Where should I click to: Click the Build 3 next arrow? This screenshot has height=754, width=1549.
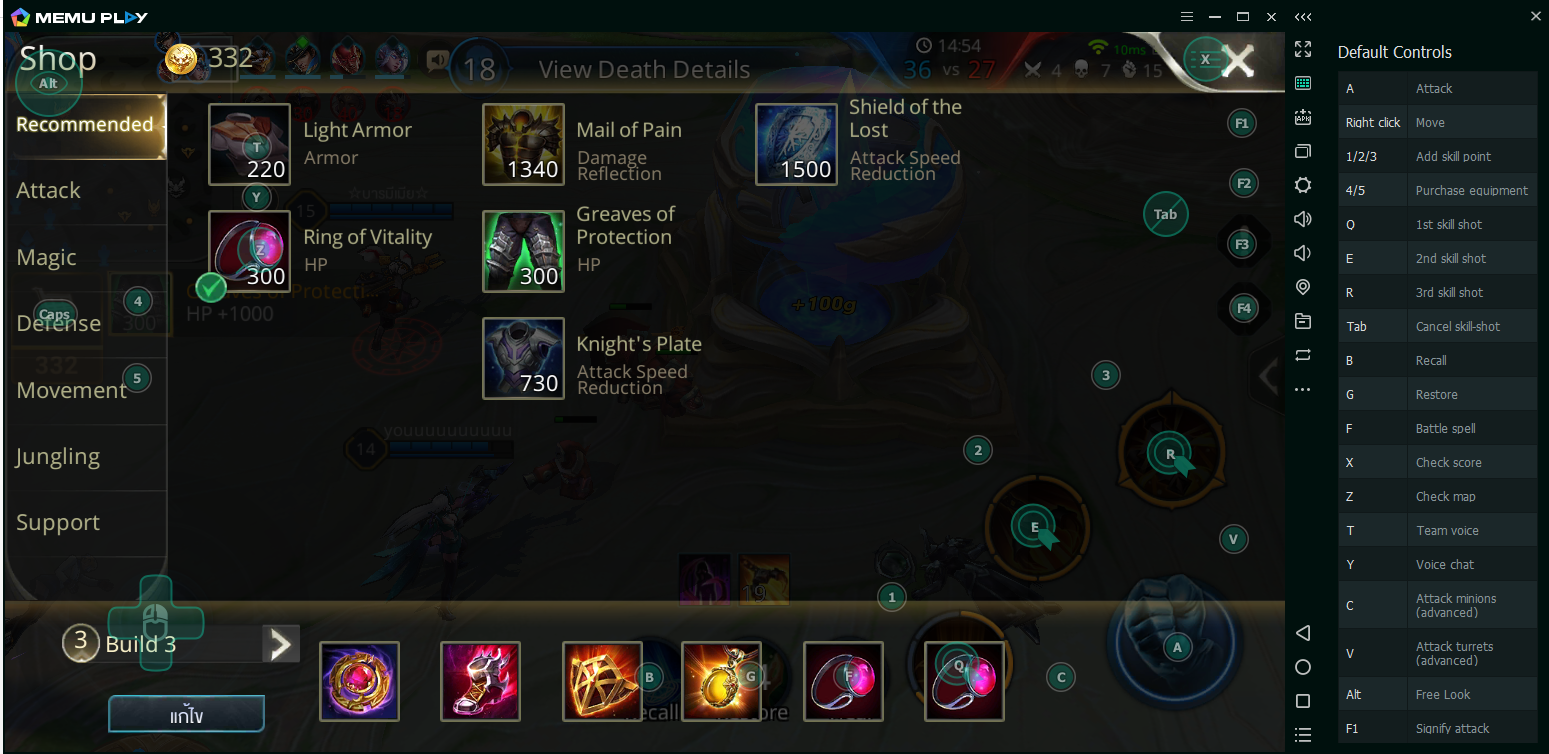tap(281, 644)
